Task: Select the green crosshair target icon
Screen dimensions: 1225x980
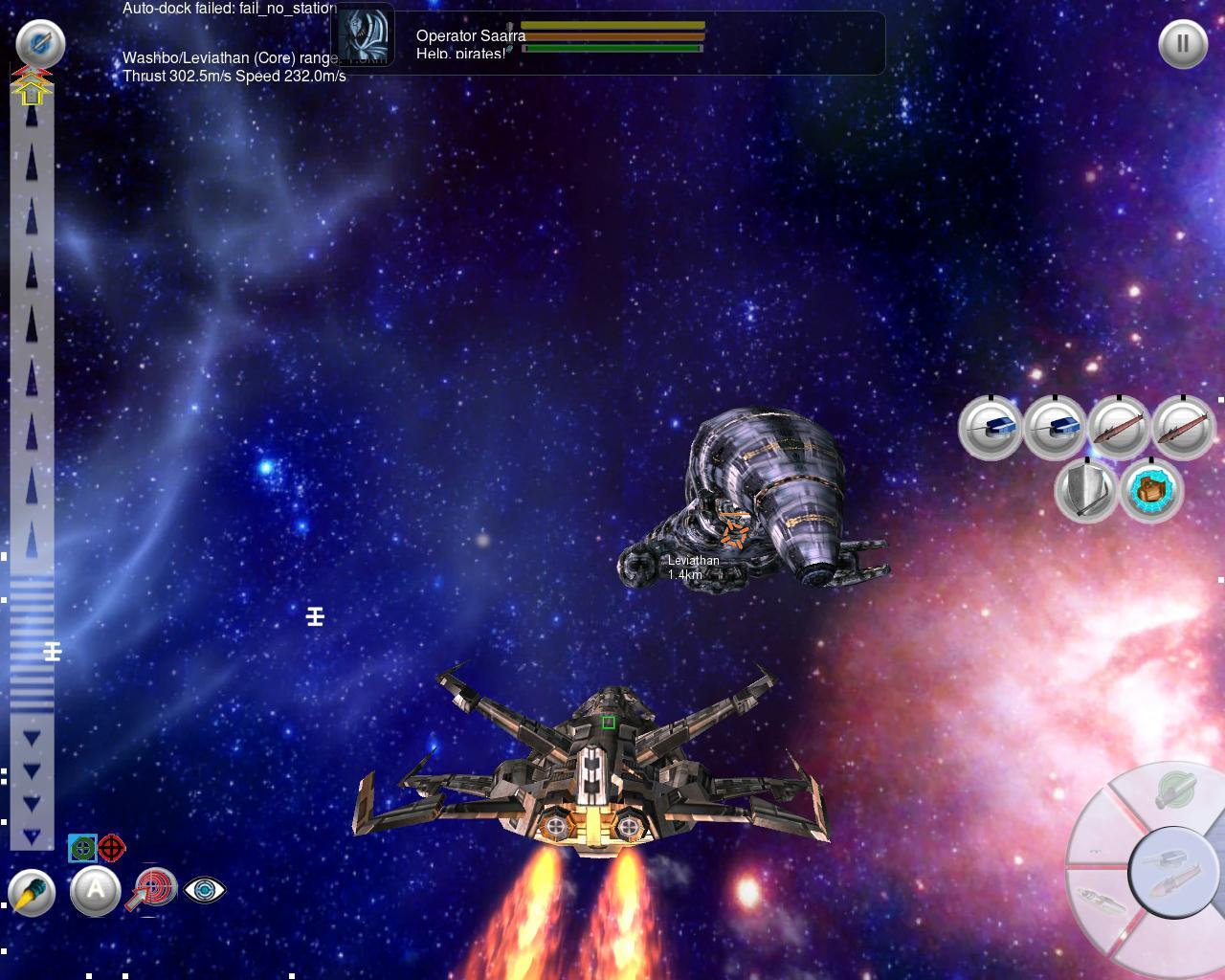Action: (82, 848)
